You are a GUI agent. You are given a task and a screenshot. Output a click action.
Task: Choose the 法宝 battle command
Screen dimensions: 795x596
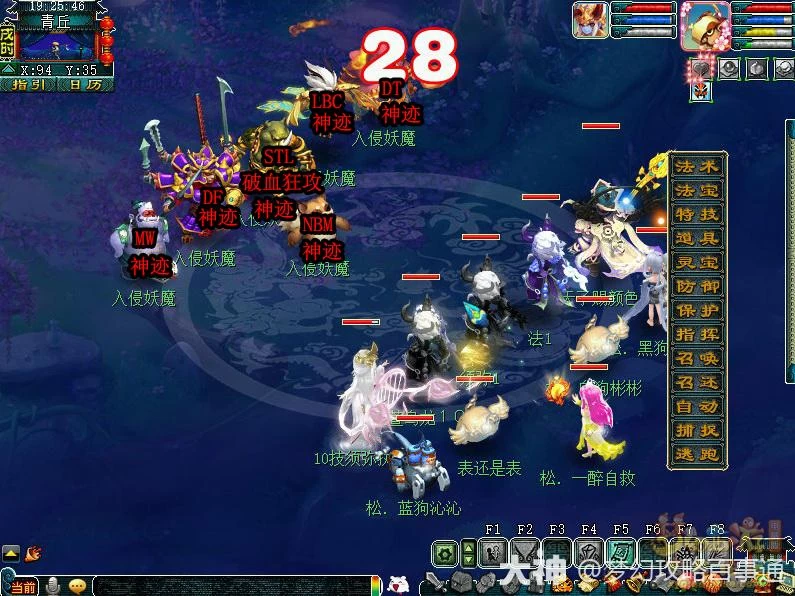(697, 191)
